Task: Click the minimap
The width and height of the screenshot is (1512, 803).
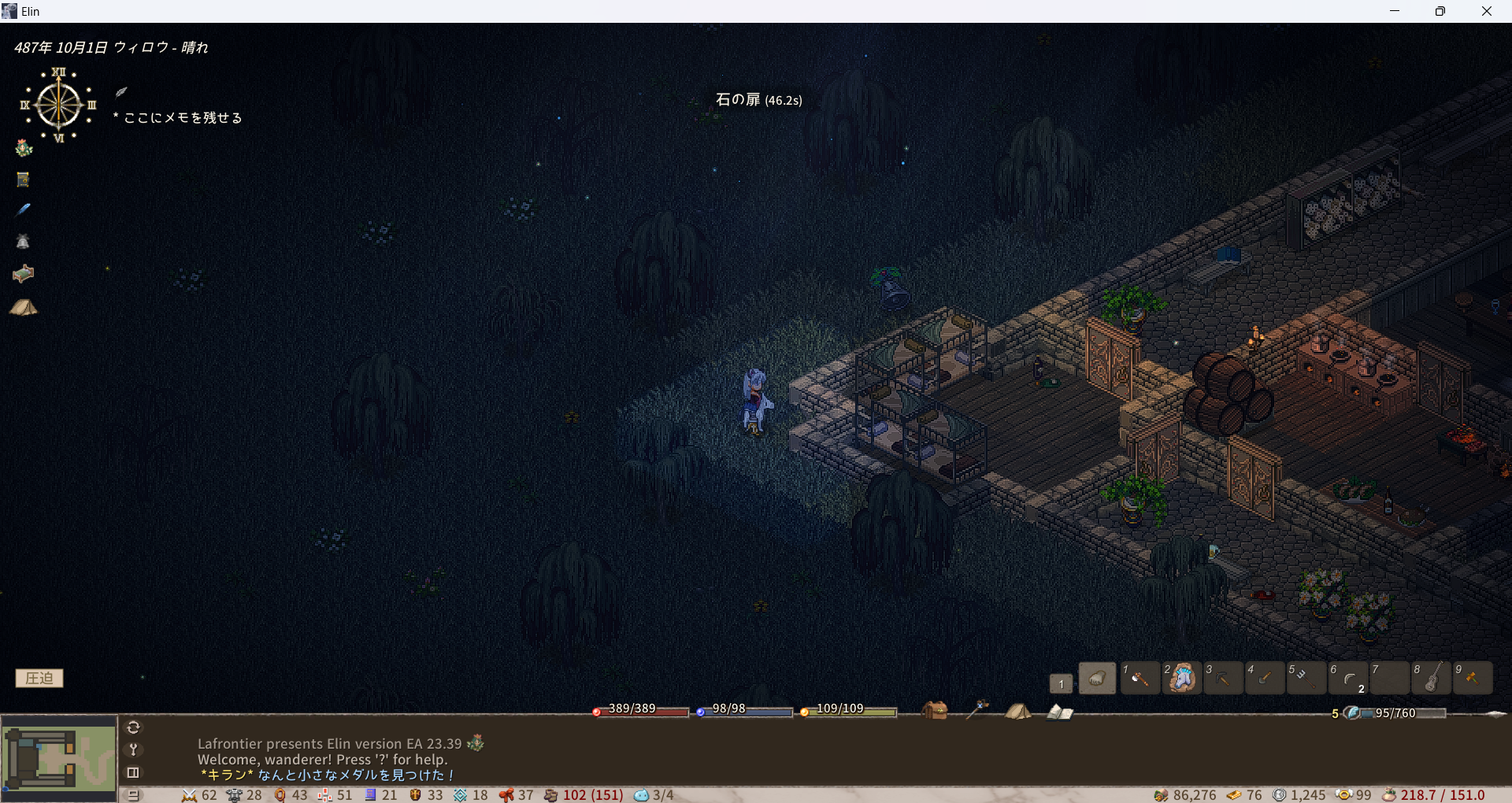Action: (x=59, y=758)
